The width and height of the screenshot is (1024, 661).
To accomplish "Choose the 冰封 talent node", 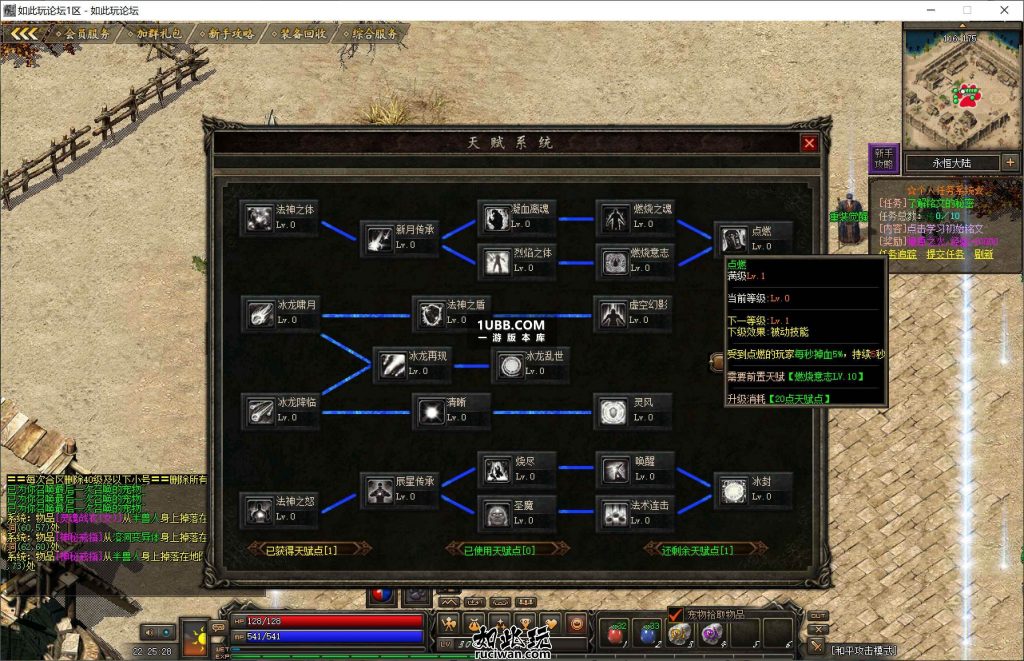I will 733,490.
